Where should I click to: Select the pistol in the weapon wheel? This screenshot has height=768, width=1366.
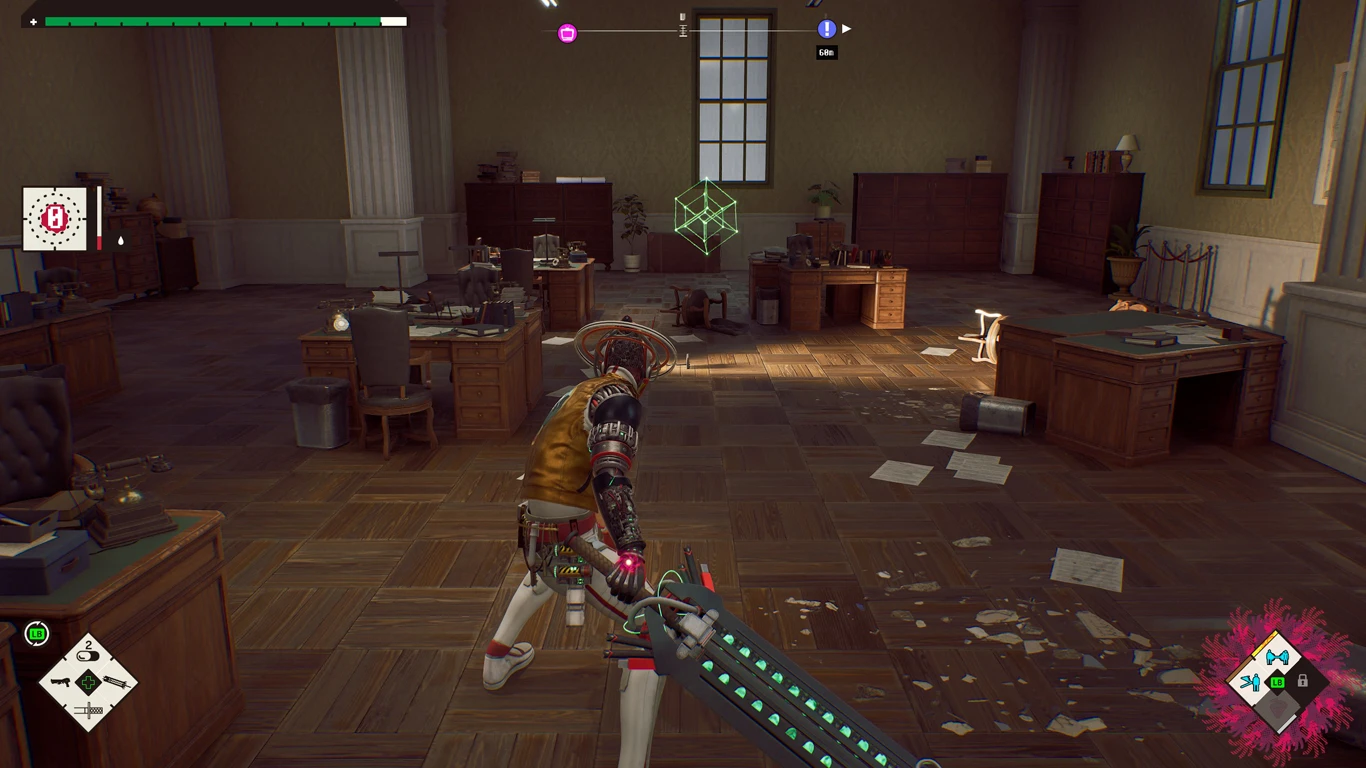click(62, 683)
